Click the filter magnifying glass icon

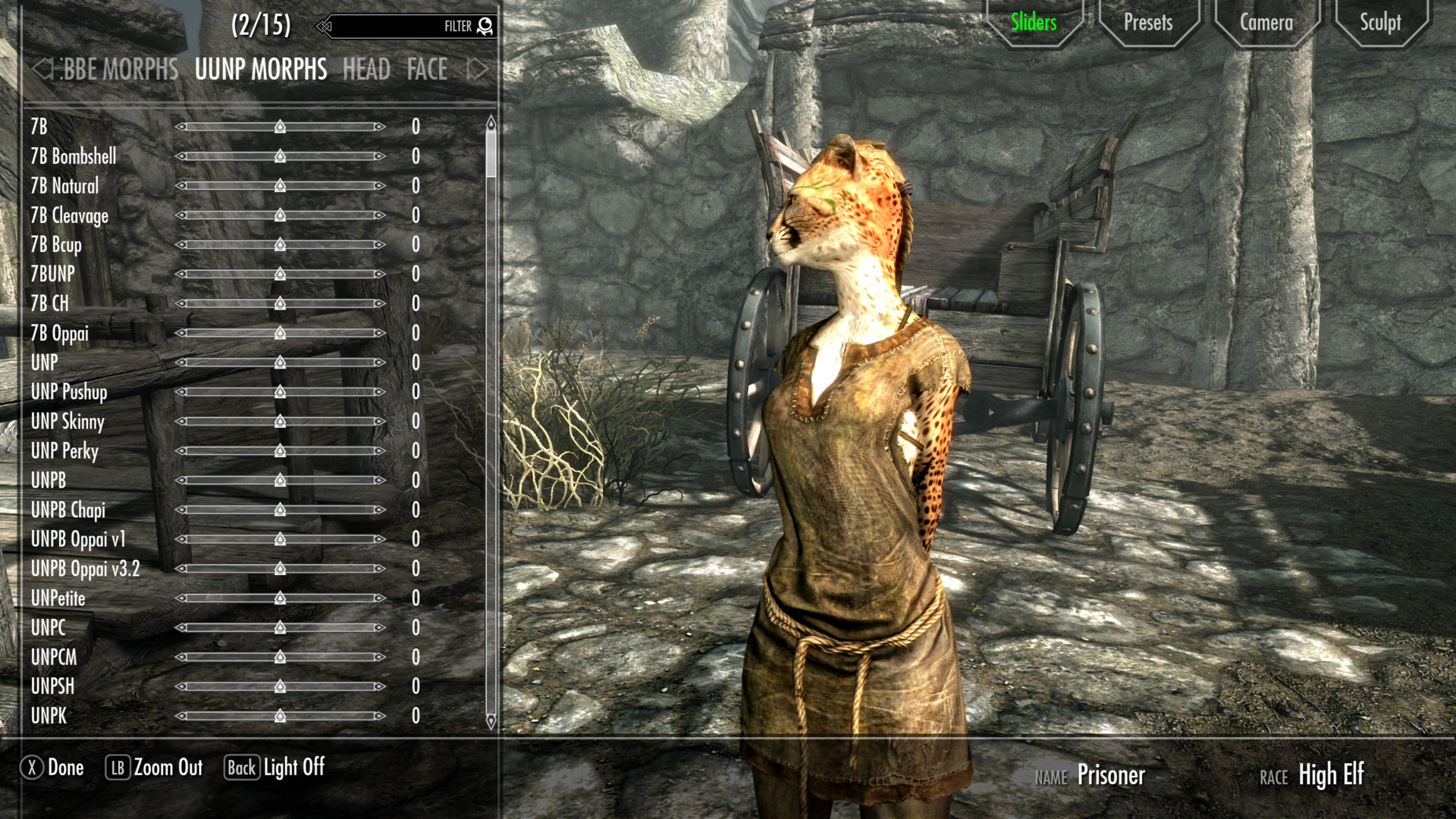(485, 25)
